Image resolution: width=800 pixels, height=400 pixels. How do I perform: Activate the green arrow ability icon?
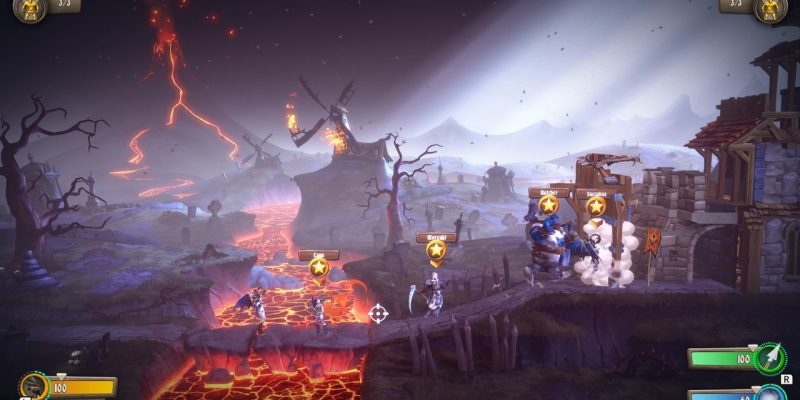point(771,357)
